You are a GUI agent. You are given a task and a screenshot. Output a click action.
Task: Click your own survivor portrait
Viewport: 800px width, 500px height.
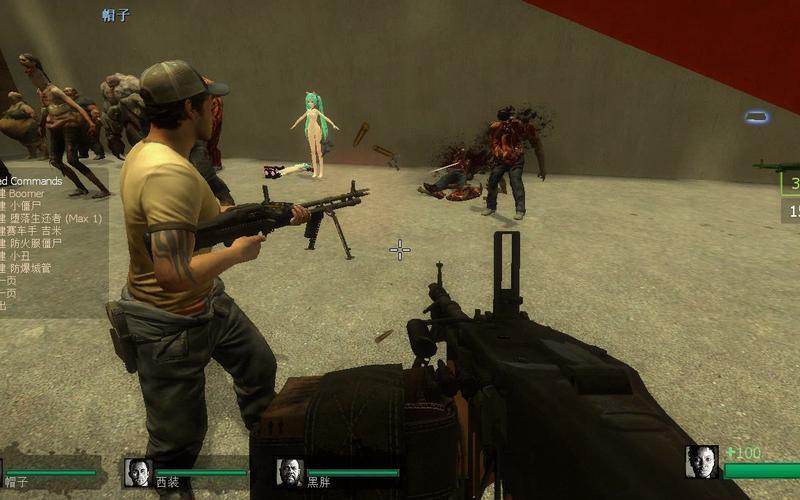[702, 462]
